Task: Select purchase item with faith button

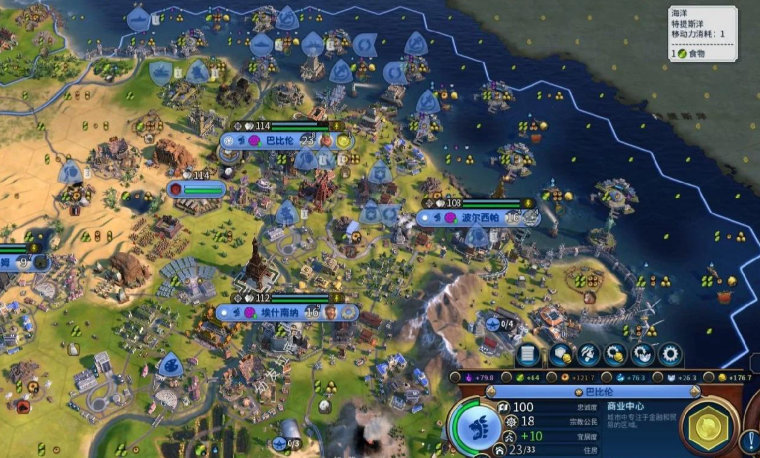Action: coord(642,354)
